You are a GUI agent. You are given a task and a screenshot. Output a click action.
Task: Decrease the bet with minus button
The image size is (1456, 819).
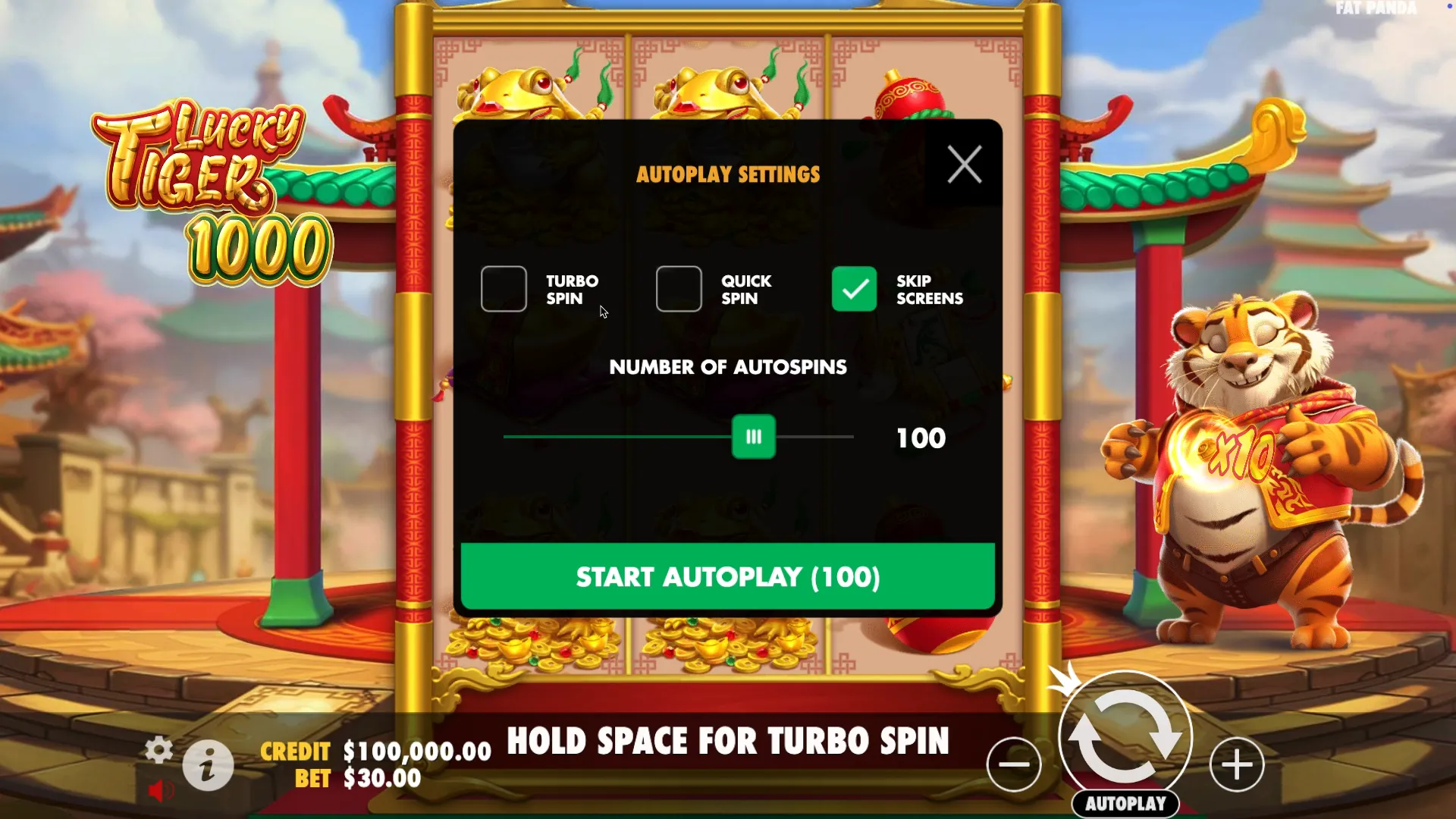click(1014, 764)
